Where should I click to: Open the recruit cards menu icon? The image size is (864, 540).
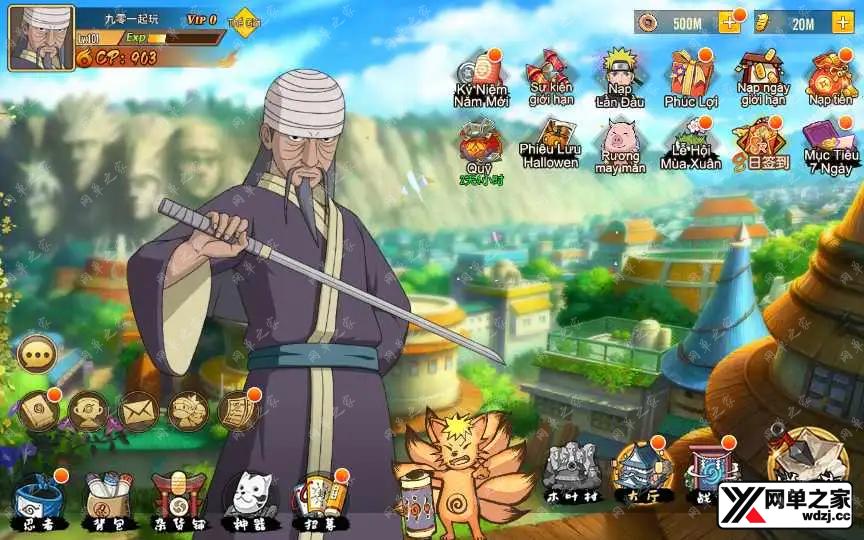click(x=320, y=494)
